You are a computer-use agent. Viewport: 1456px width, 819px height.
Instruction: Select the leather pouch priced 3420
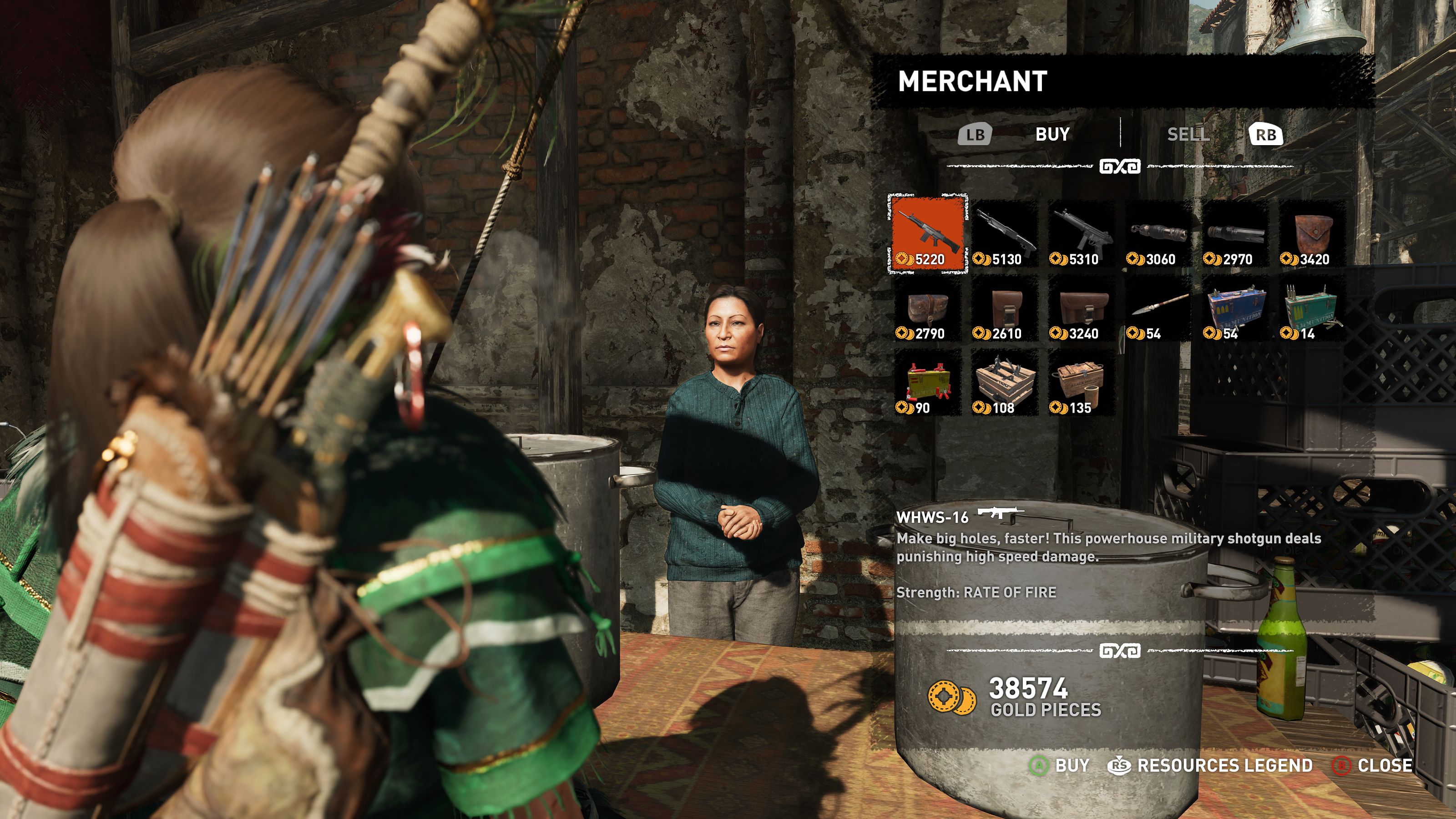click(x=1312, y=233)
